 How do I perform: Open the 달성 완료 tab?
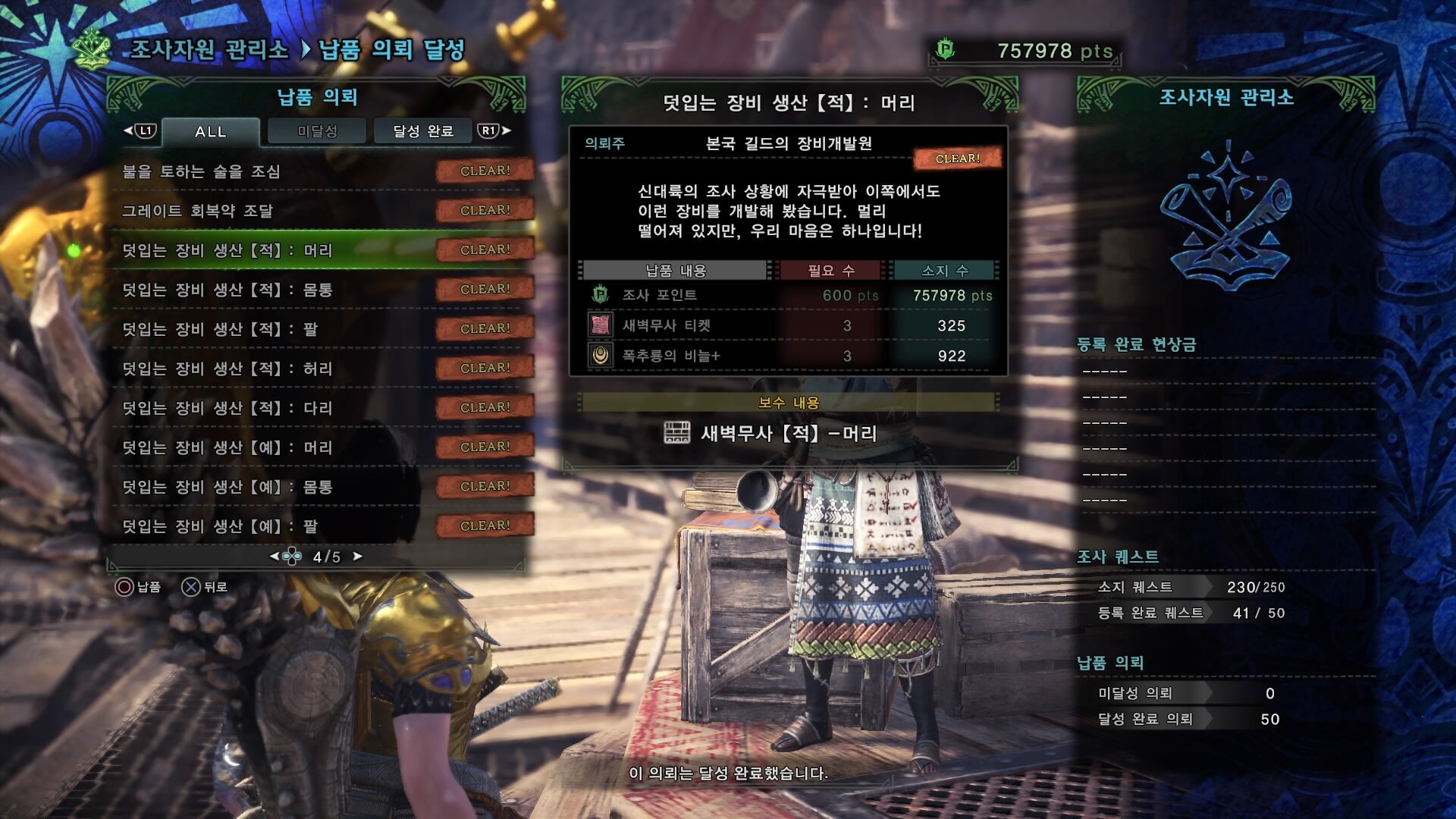point(423,131)
